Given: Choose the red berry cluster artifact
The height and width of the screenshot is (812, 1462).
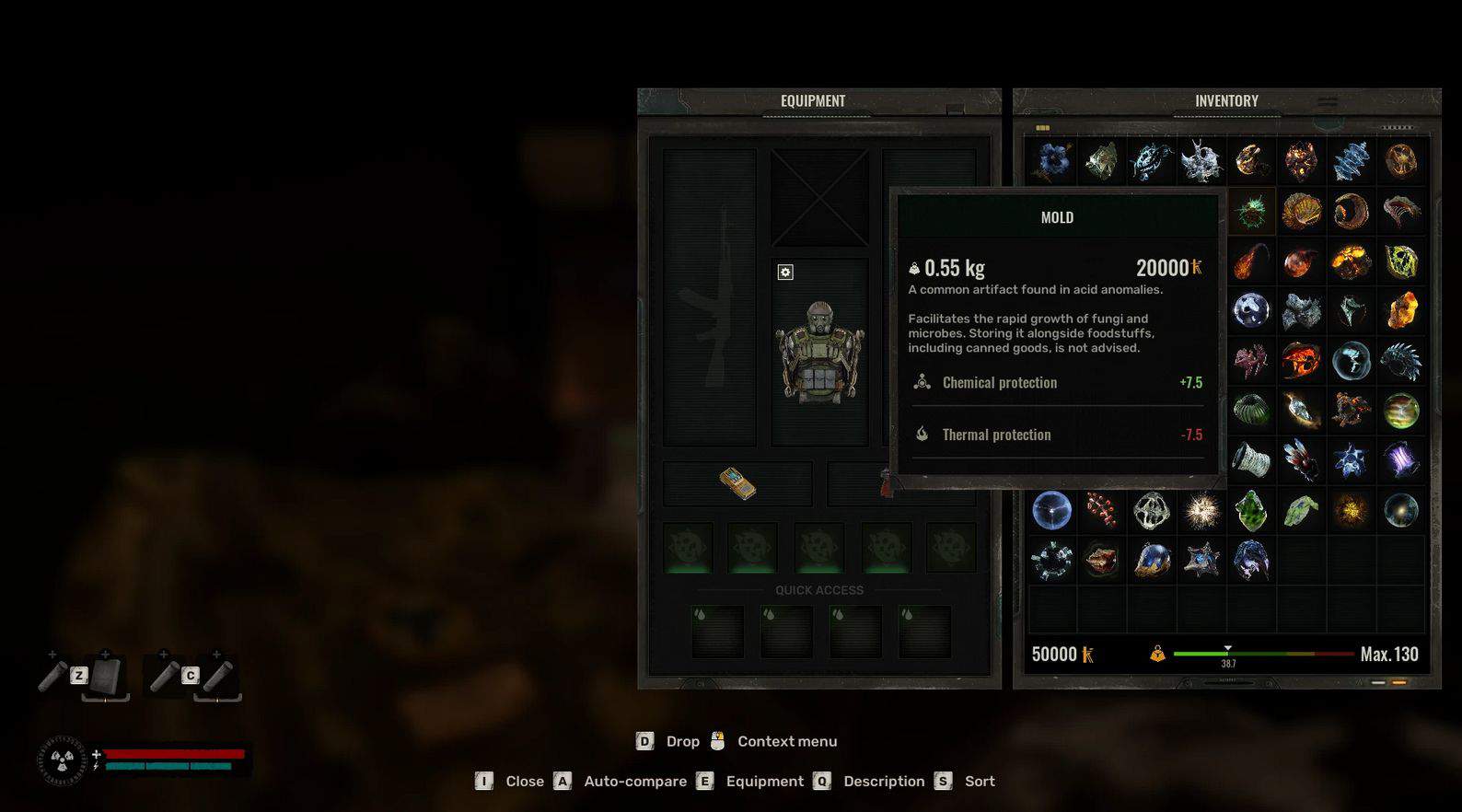Looking at the screenshot, I should pyautogui.click(x=1102, y=510).
